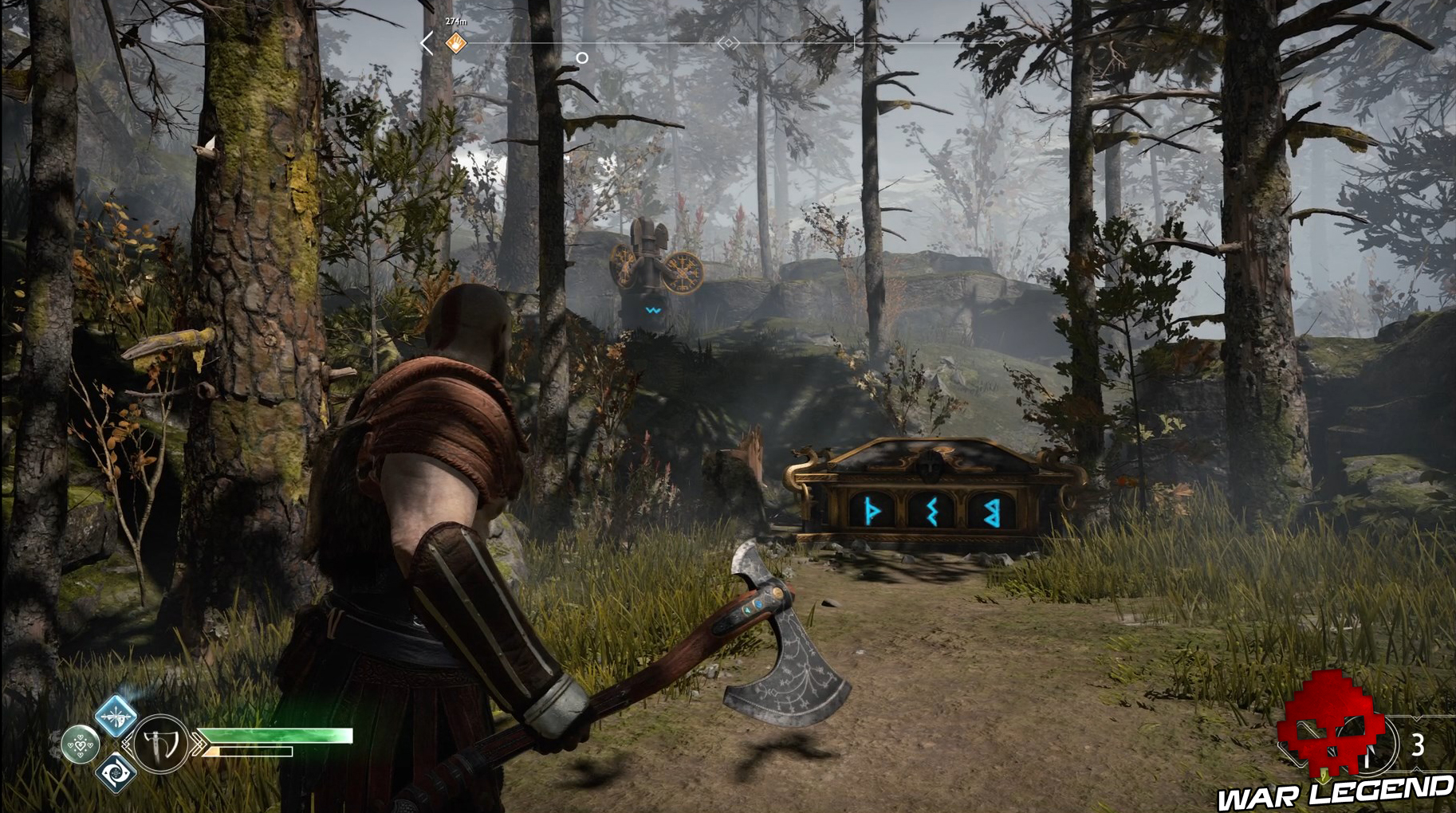
Task: Click the small diamond marker on the compass right side
Action: pos(1003,41)
